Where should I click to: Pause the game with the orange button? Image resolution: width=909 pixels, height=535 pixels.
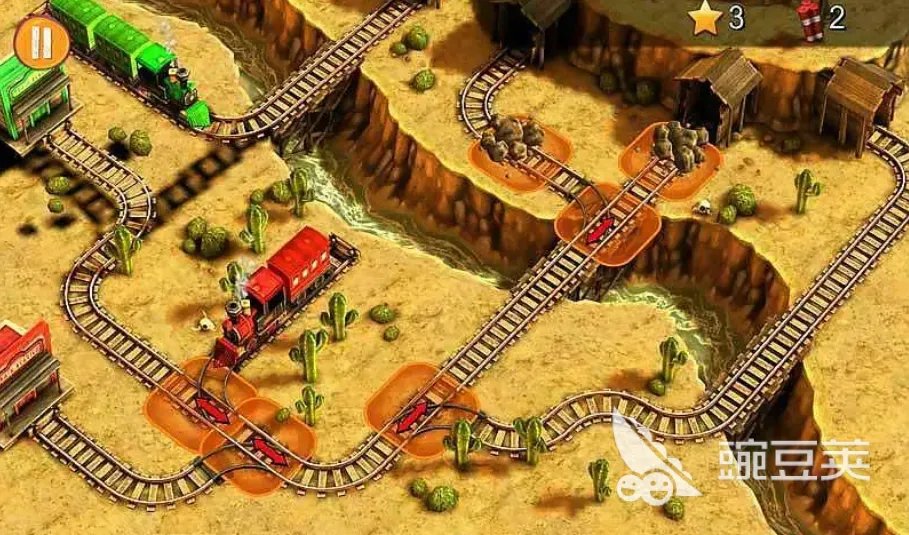(42, 43)
